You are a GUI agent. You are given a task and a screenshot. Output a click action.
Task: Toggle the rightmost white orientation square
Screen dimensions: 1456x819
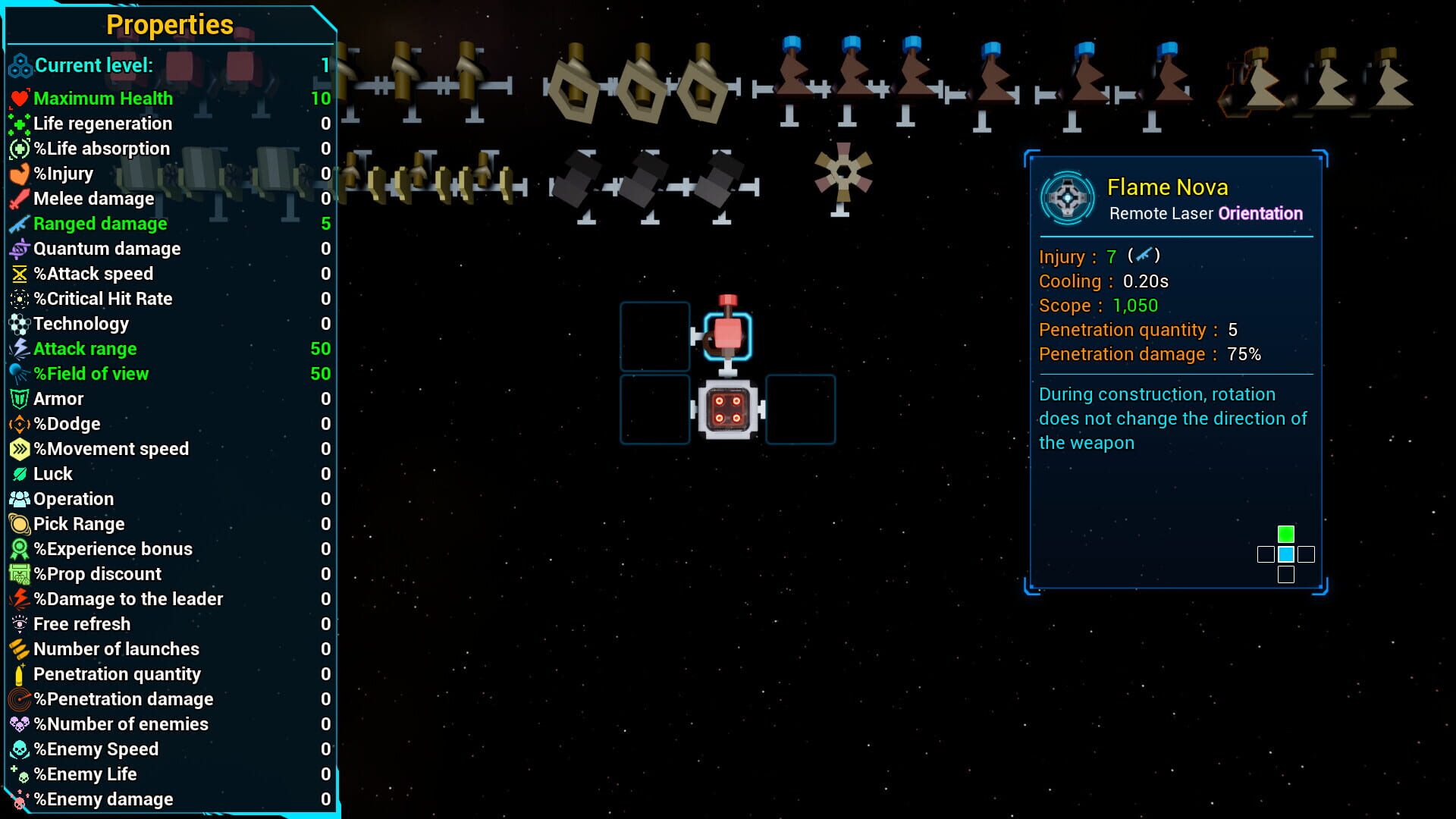pos(1305,555)
